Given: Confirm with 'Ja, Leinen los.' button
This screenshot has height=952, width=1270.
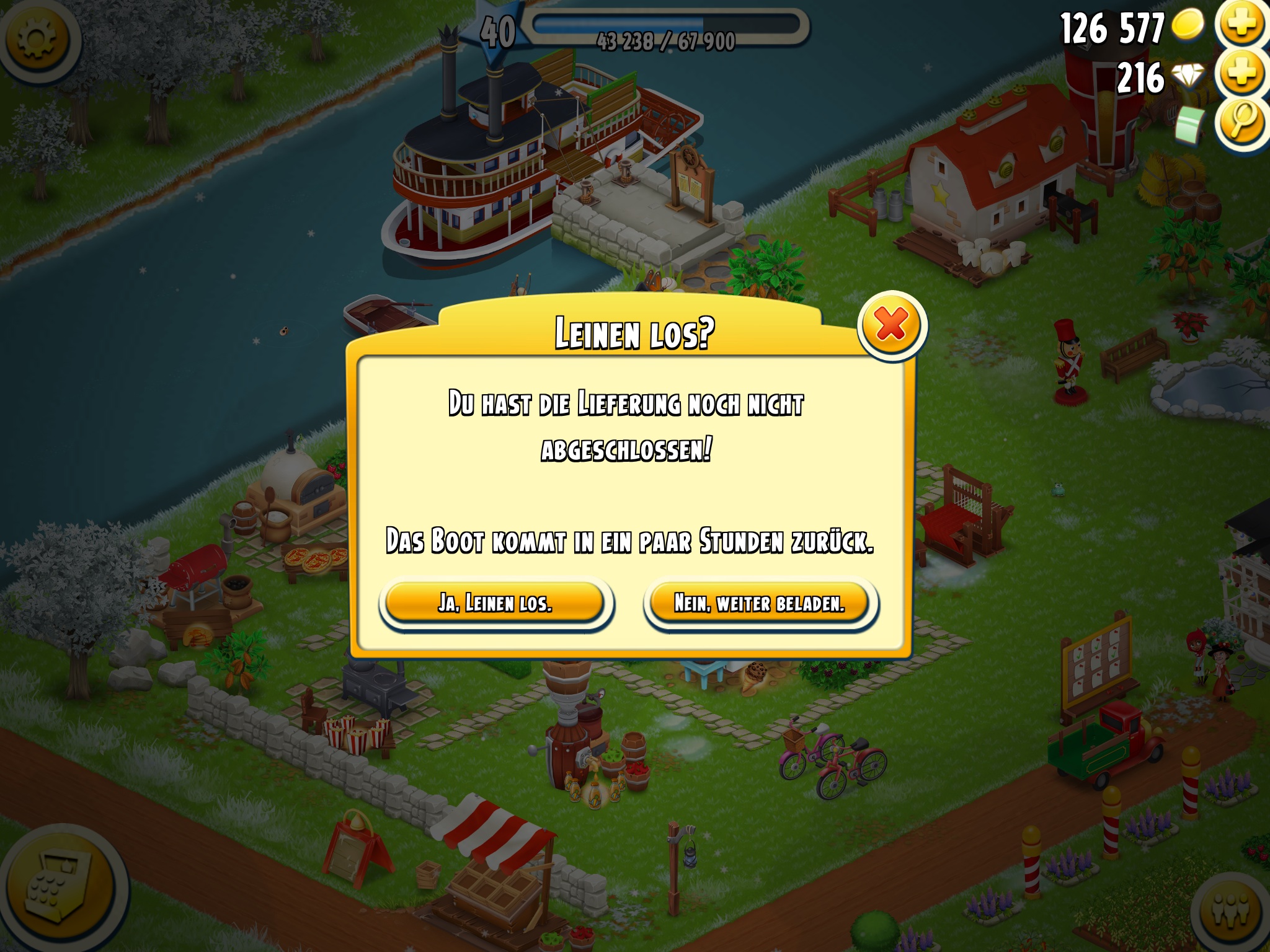Looking at the screenshot, I should 495,602.
